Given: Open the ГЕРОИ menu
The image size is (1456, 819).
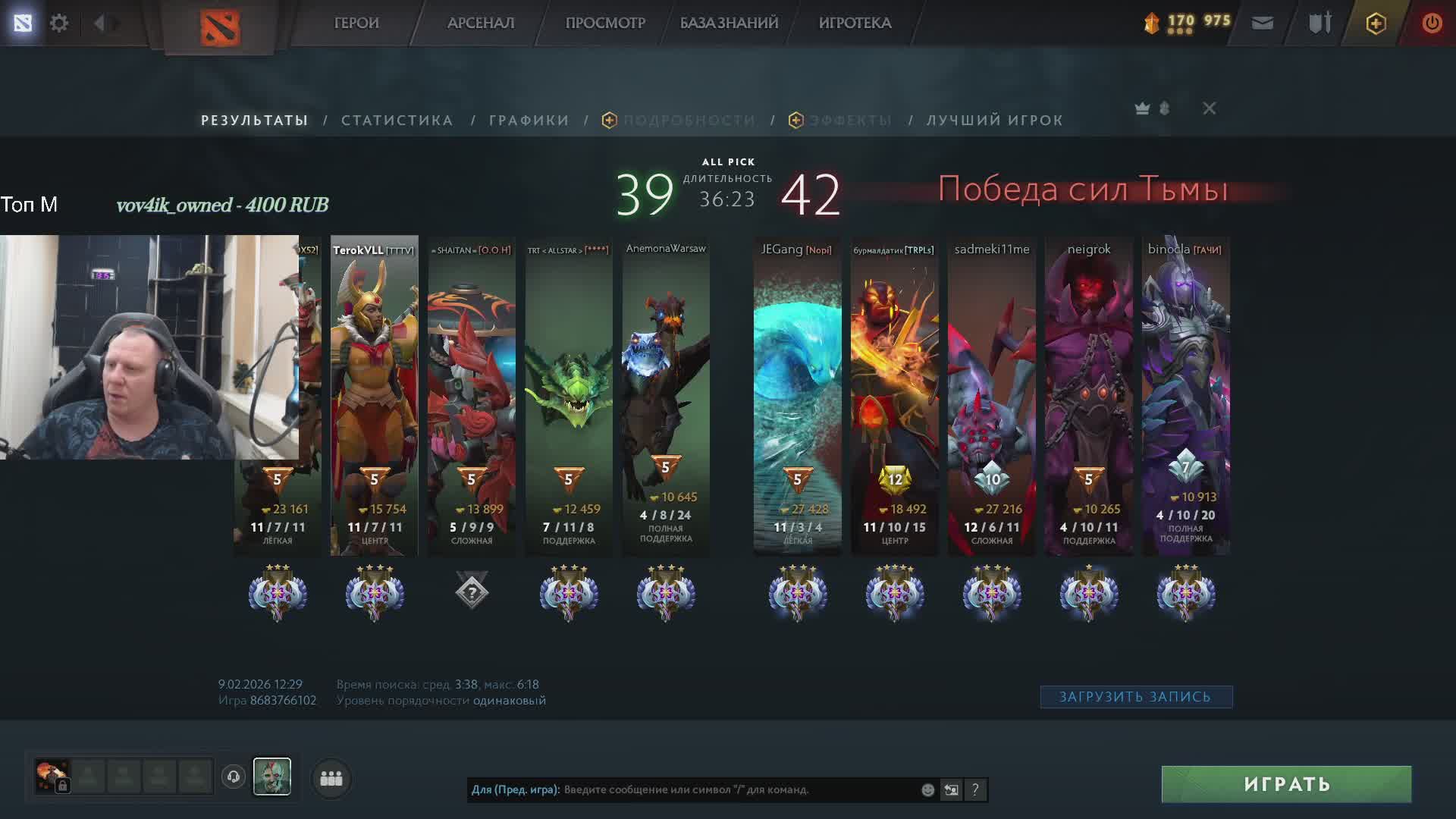Looking at the screenshot, I should click(x=356, y=23).
